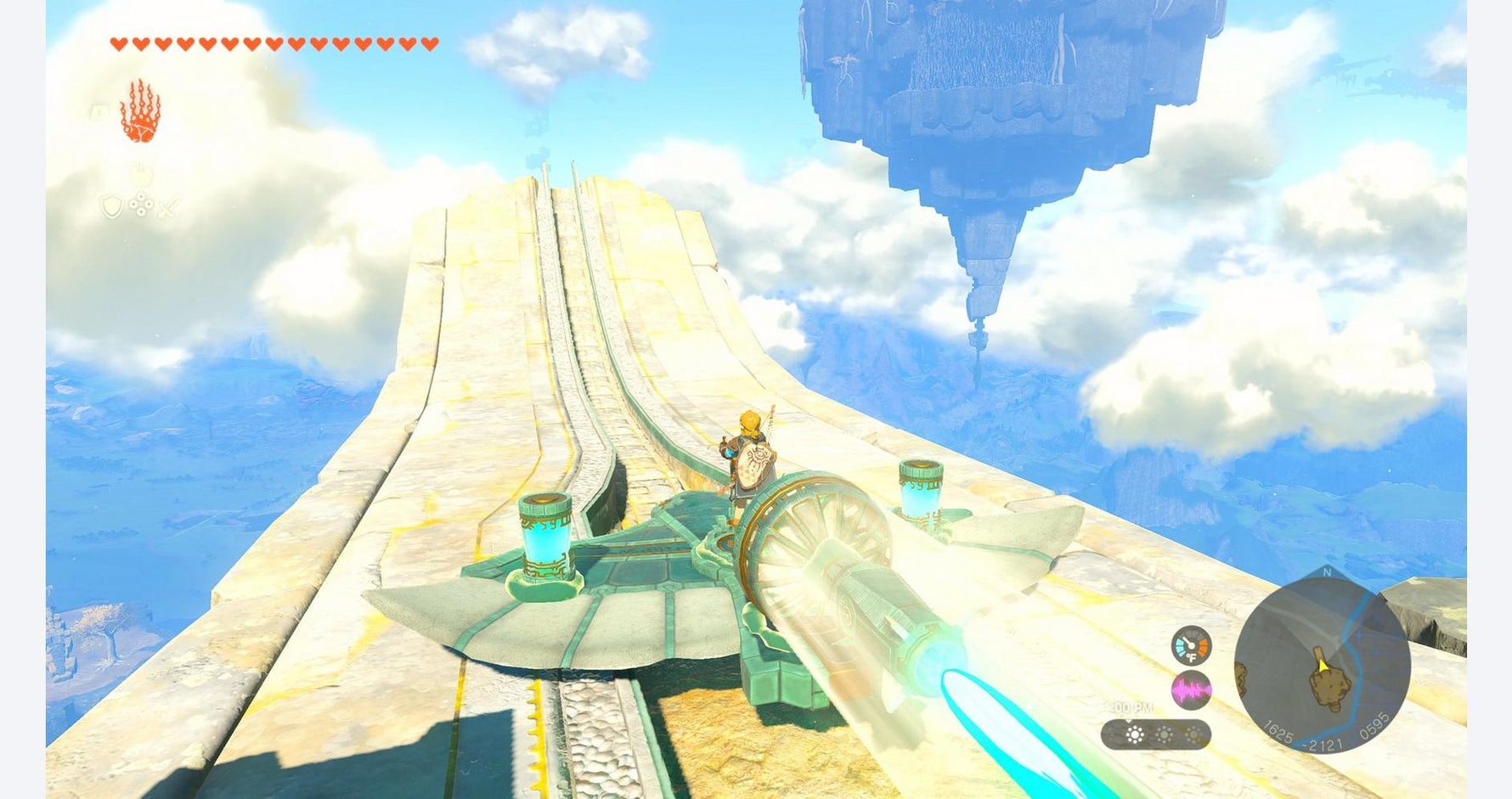Select the shield quick-menu icon

point(112,206)
